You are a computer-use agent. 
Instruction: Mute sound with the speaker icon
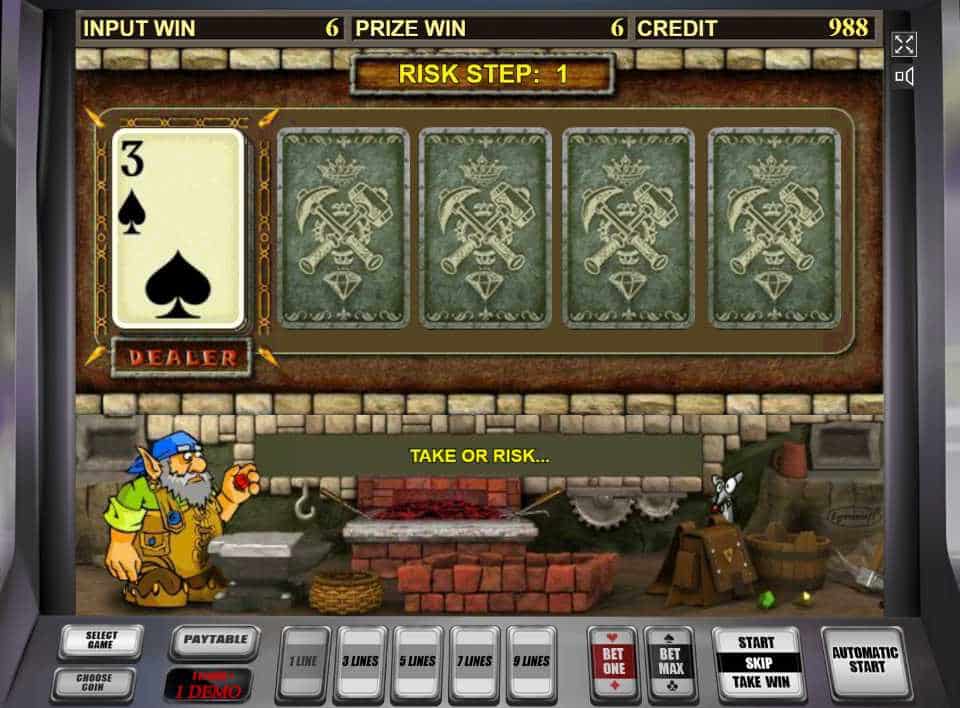point(904,76)
